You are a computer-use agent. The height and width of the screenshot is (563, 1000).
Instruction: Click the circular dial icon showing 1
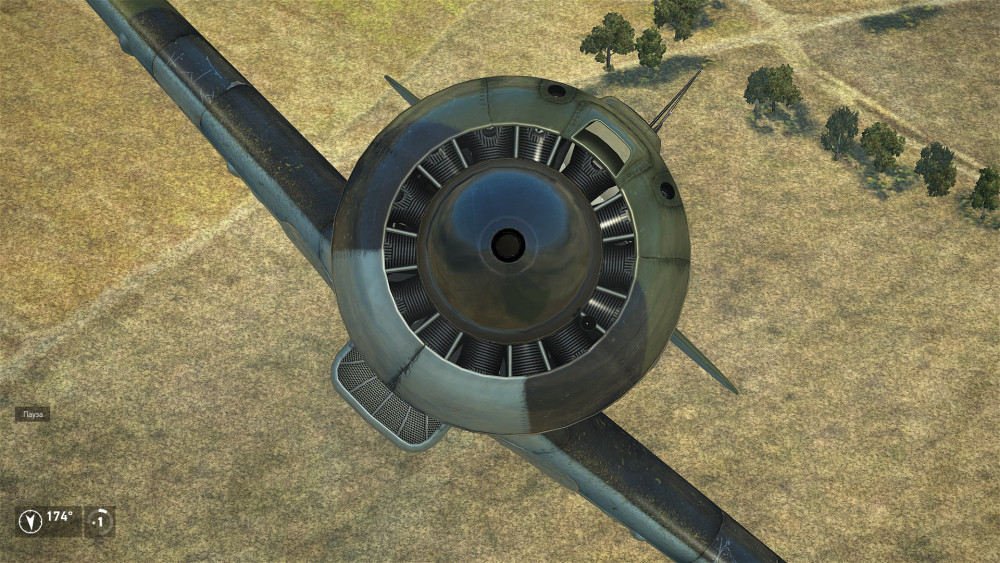pyautogui.click(x=100, y=521)
